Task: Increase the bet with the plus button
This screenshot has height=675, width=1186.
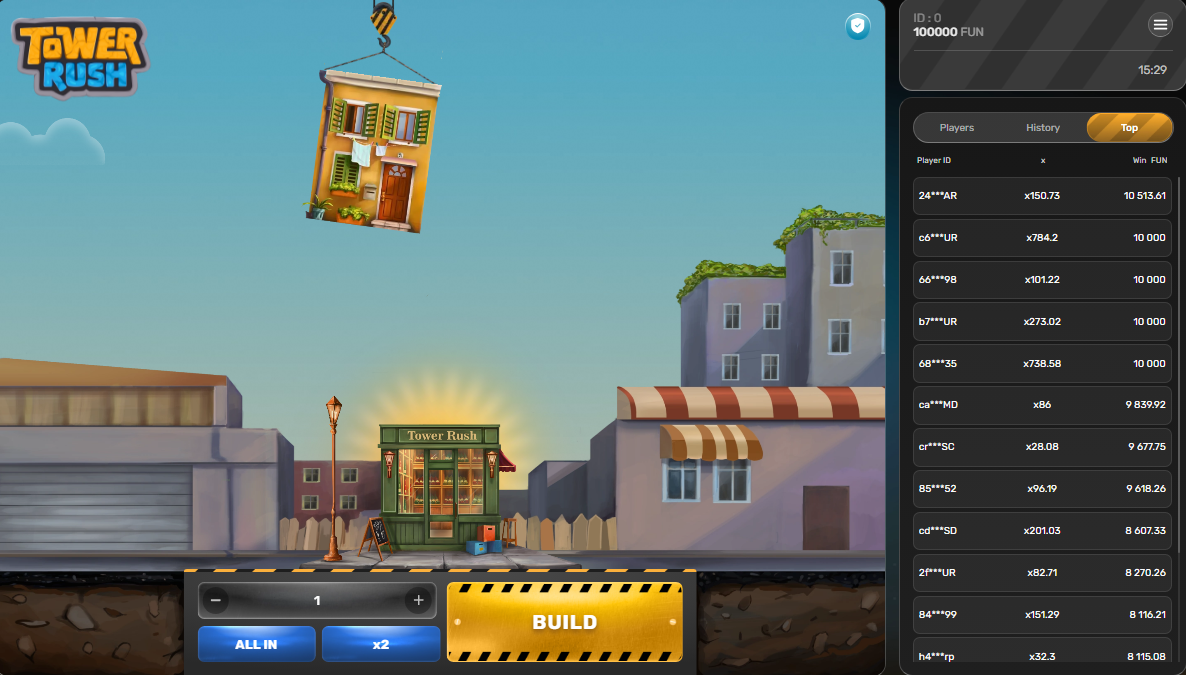Action: [418, 600]
